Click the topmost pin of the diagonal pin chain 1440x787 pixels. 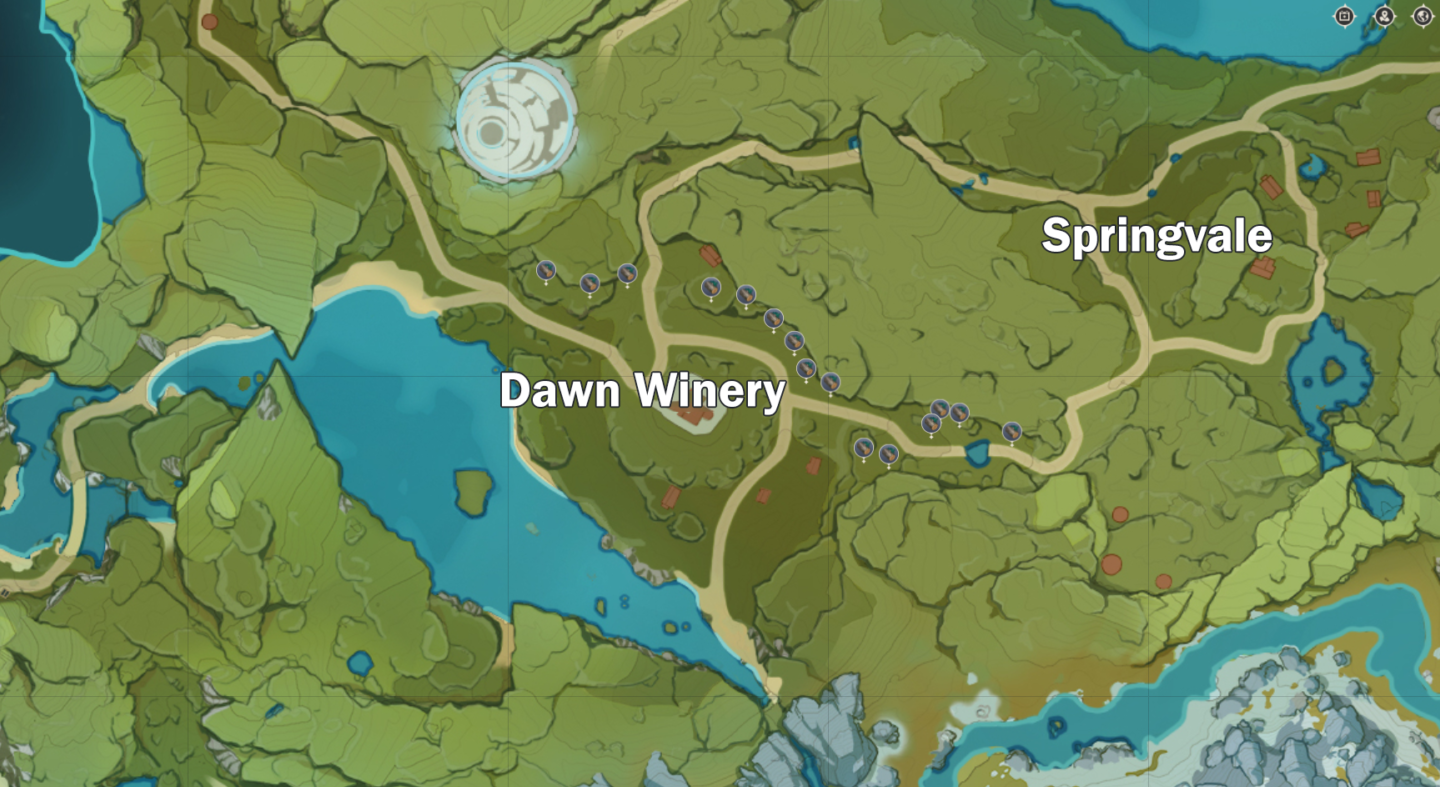[712, 288]
